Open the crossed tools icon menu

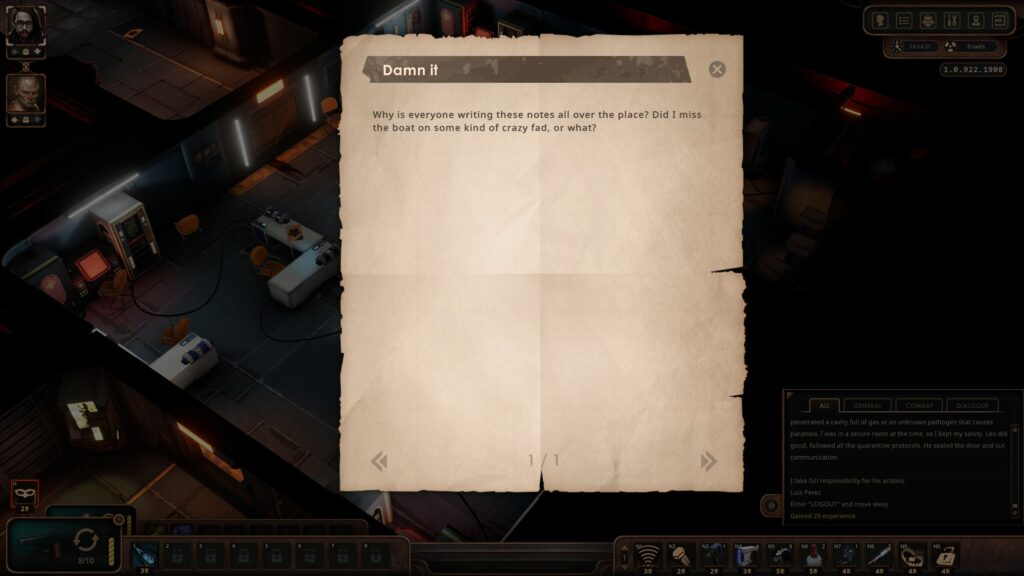(x=951, y=20)
